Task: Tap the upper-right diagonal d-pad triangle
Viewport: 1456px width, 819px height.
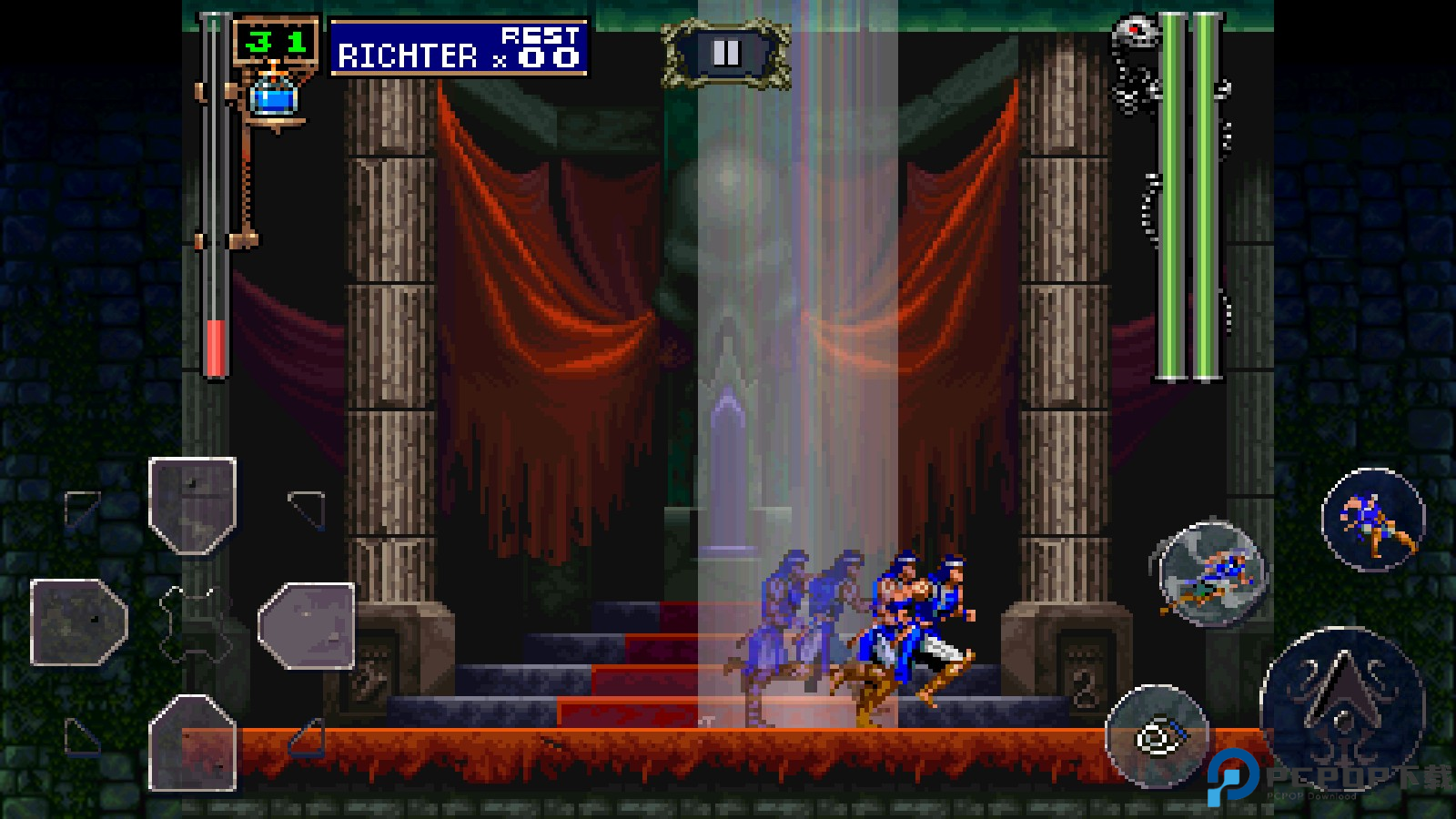Action: pos(308,509)
